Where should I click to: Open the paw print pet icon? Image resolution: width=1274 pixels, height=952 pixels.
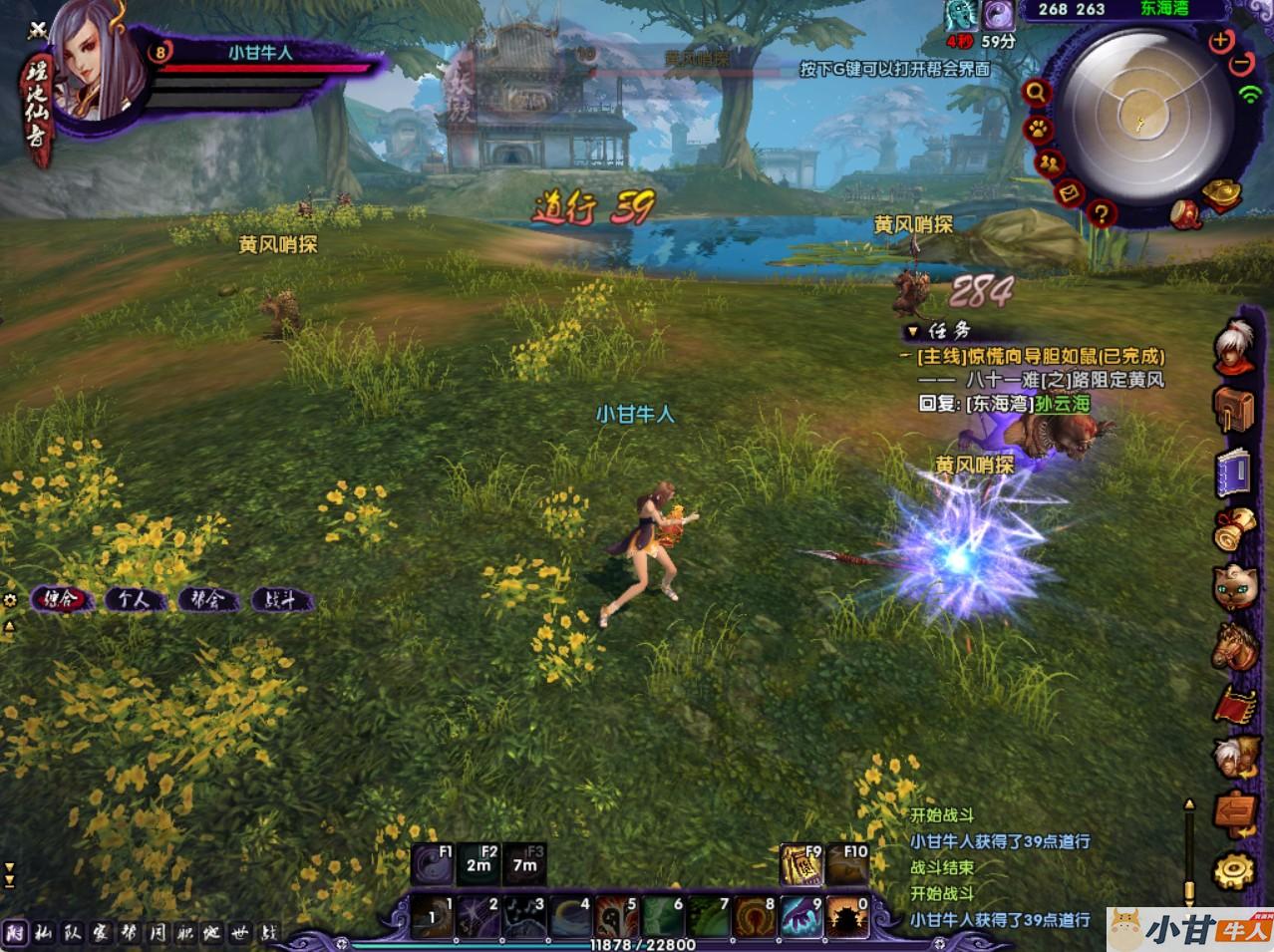(1038, 130)
